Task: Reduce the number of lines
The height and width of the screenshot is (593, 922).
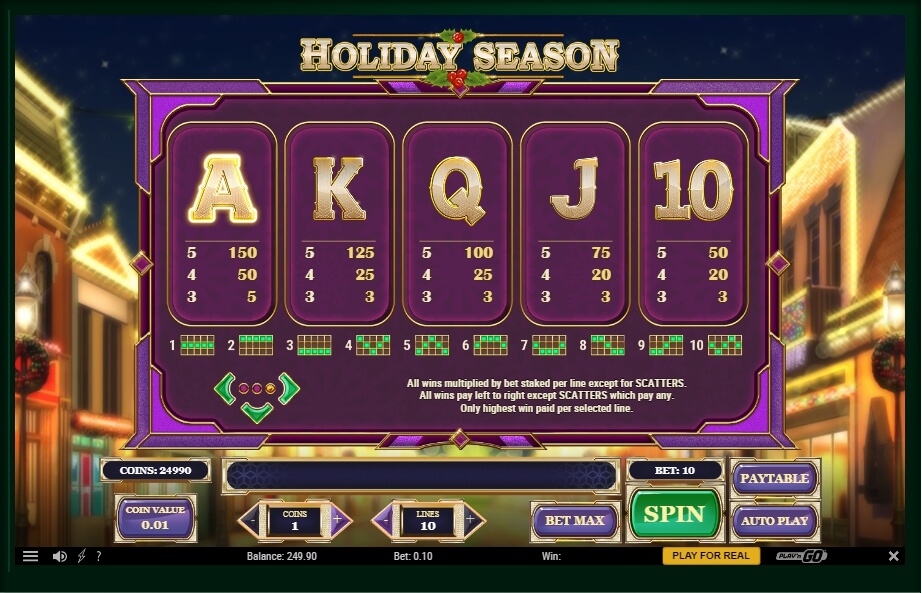Action: pos(385,520)
